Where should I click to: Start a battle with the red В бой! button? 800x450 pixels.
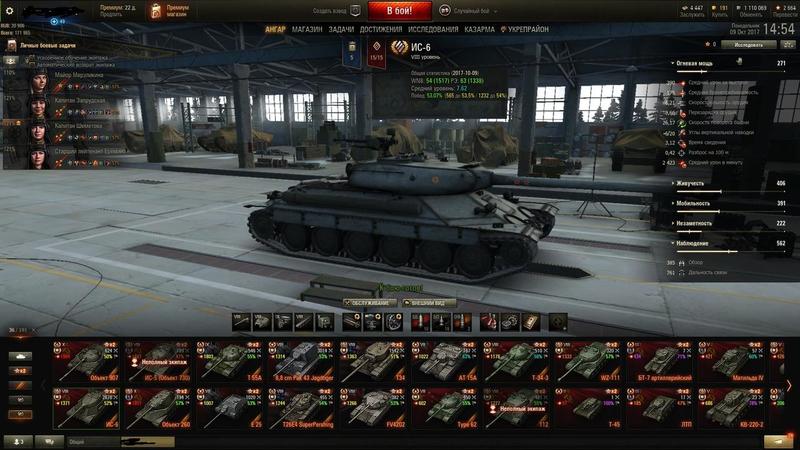[x=399, y=11]
